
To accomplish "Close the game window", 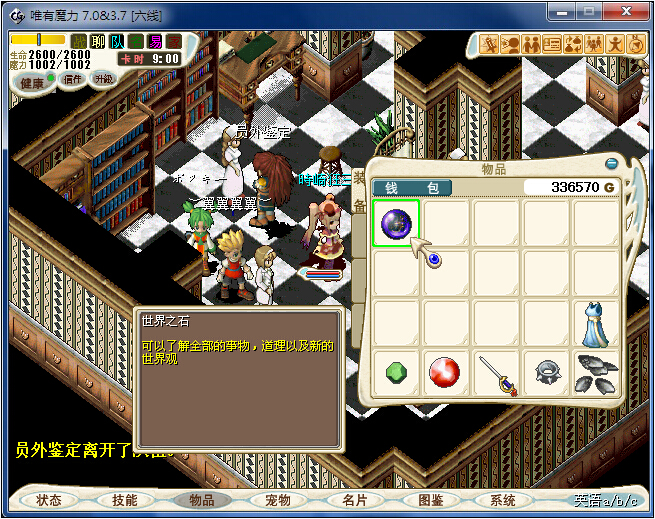I will pyautogui.click(x=626, y=12).
